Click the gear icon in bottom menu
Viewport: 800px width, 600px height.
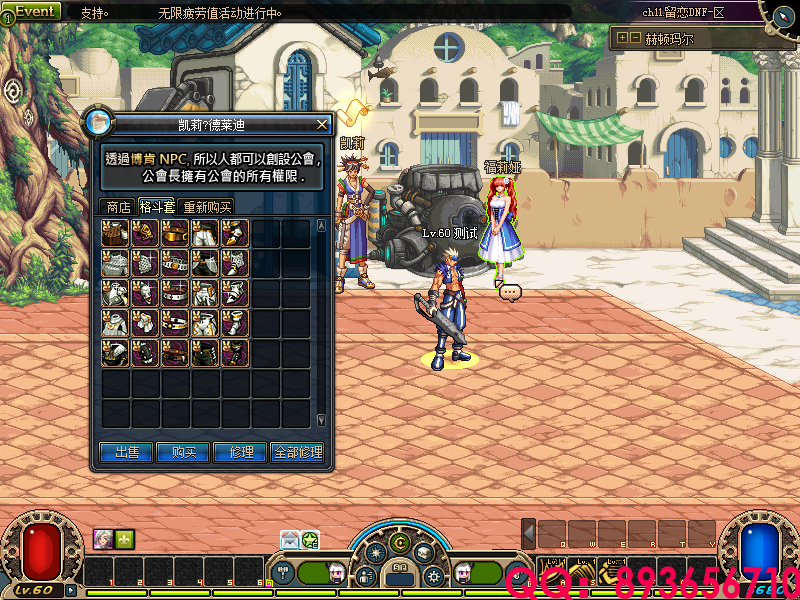click(x=433, y=577)
